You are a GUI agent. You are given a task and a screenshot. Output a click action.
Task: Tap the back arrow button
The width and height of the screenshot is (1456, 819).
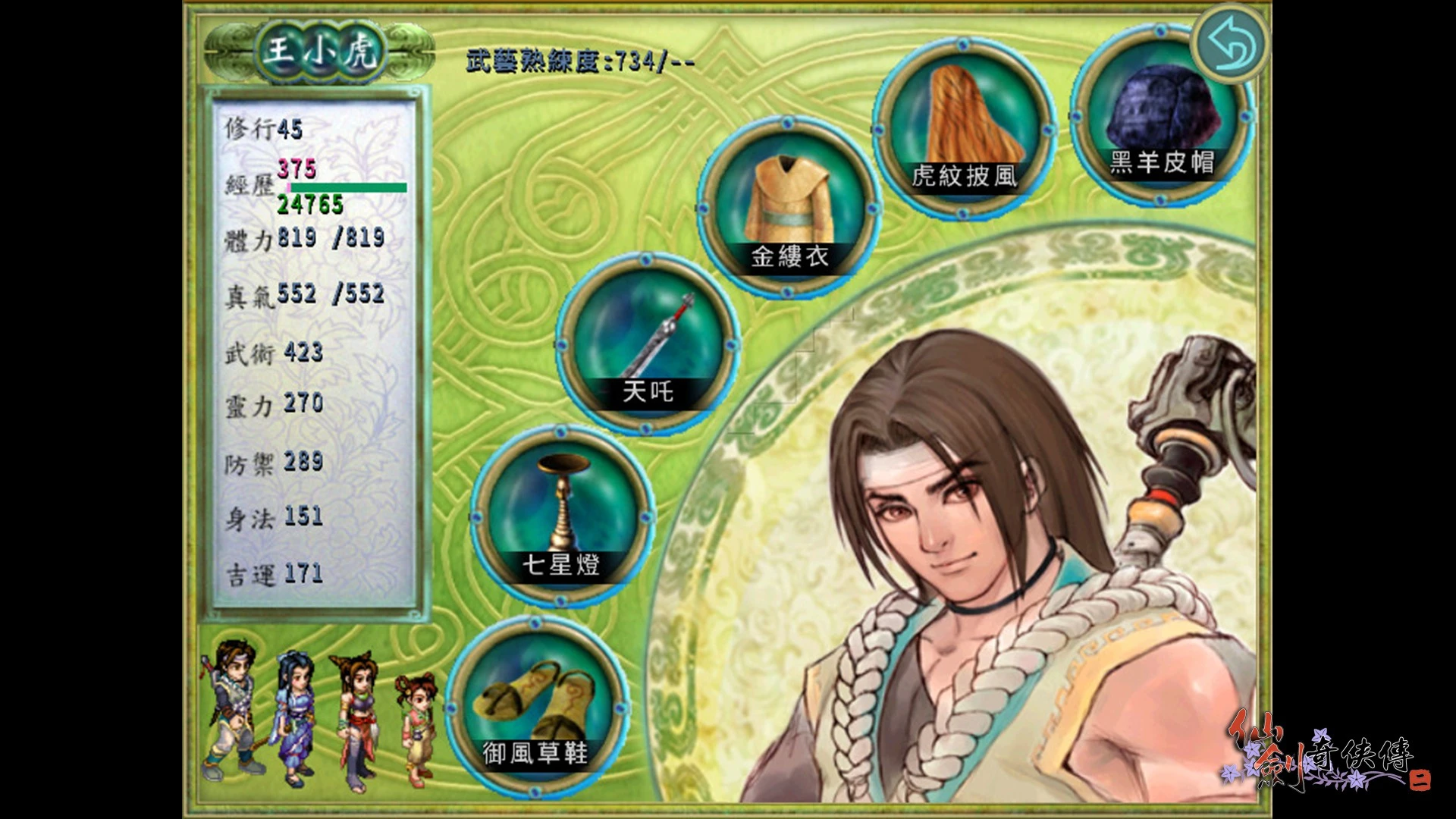tap(1232, 45)
